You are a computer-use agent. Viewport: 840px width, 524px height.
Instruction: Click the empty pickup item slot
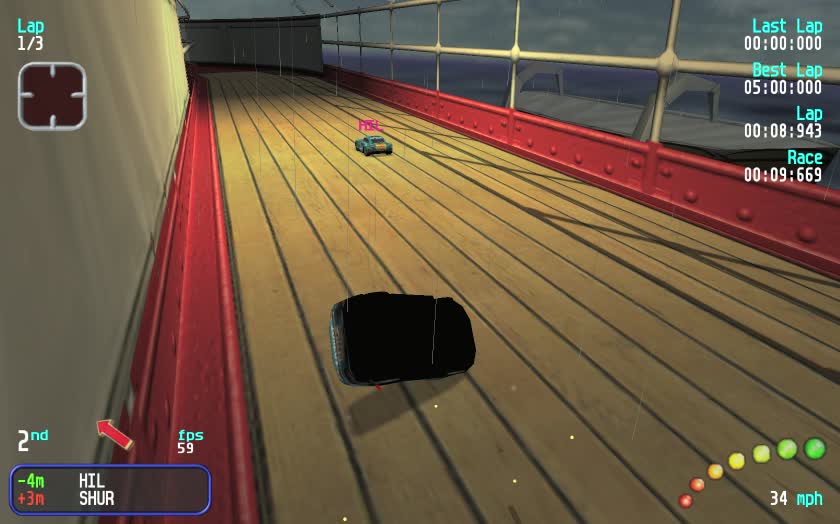tap(52, 96)
